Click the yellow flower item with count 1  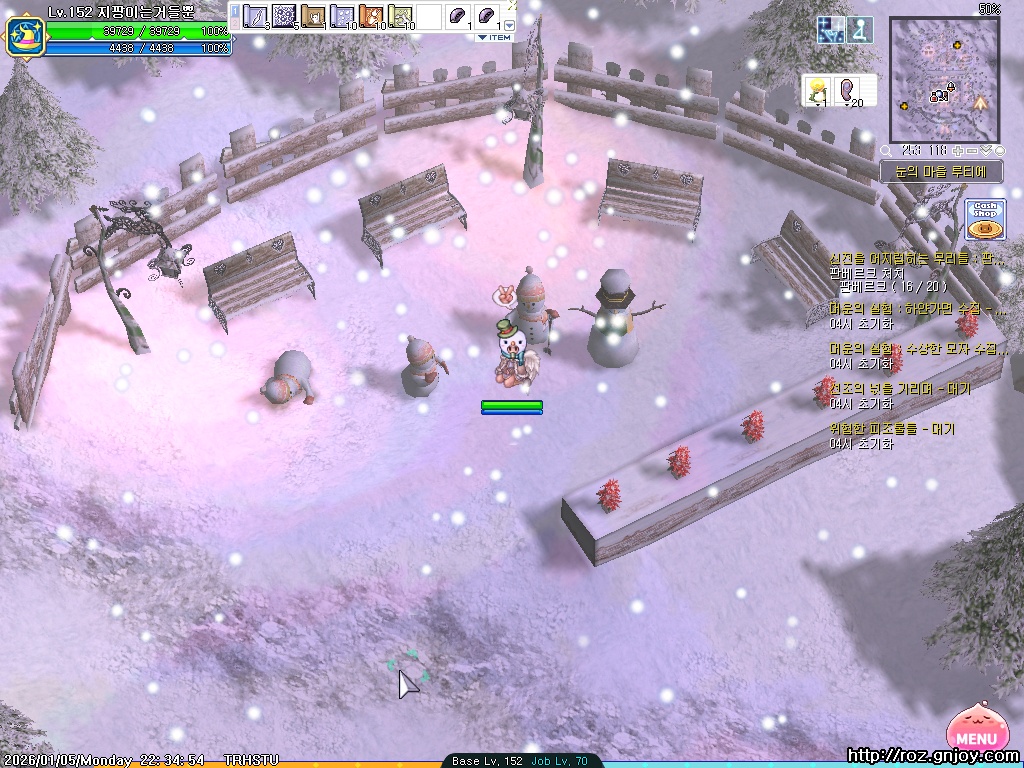point(818,90)
